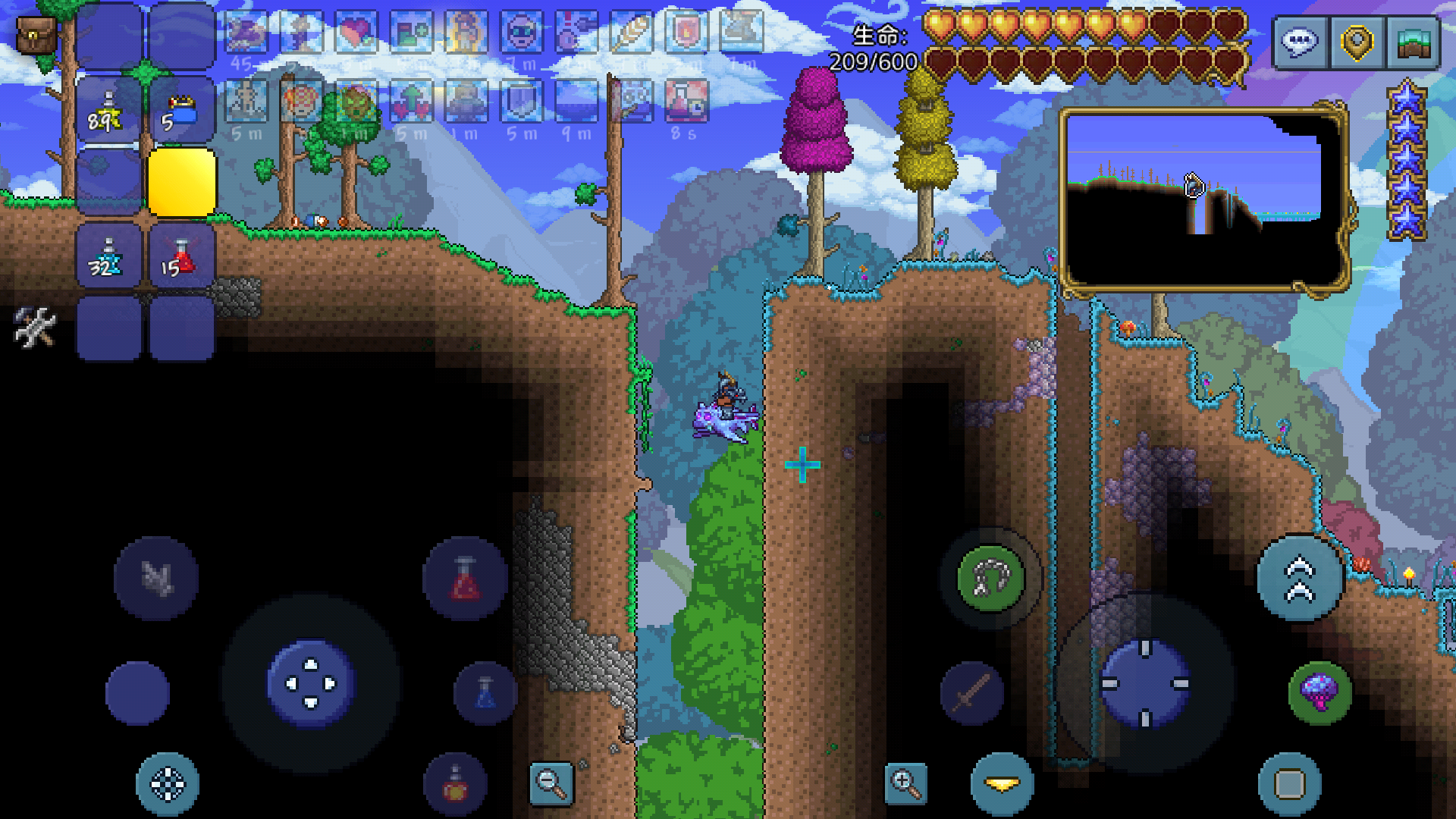Image resolution: width=1456 pixels, height=819 pixels.
Task: Open the chat speech bubble
Action: tap(1301, 43)
